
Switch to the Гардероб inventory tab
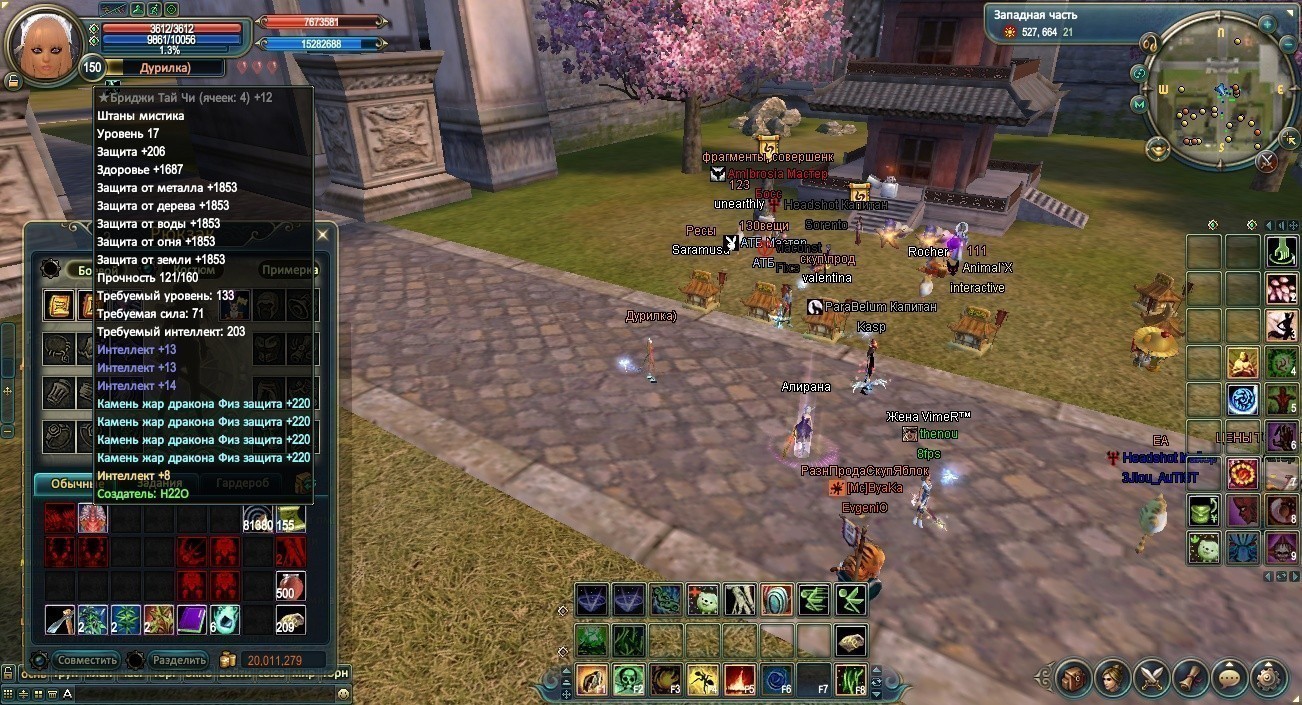[x=243, y=483]
